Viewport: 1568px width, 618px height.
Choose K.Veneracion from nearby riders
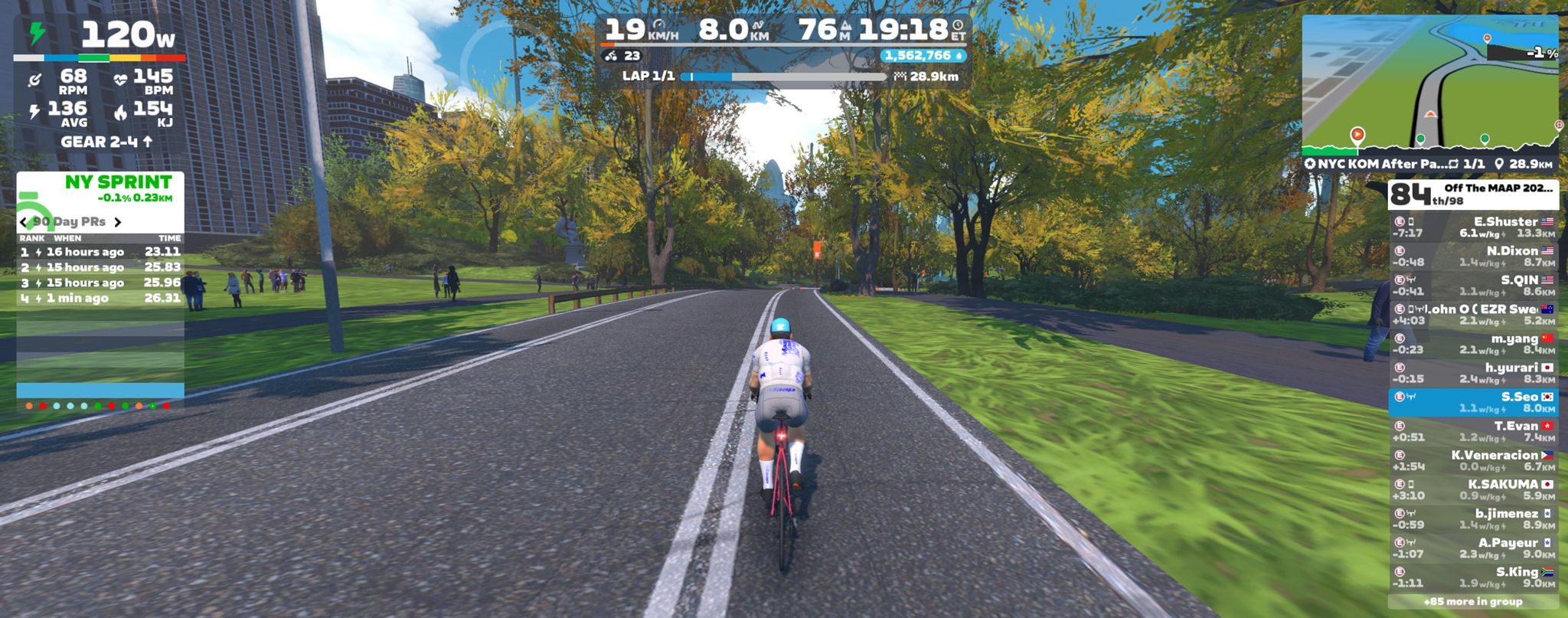click(x=1472, y=460)
